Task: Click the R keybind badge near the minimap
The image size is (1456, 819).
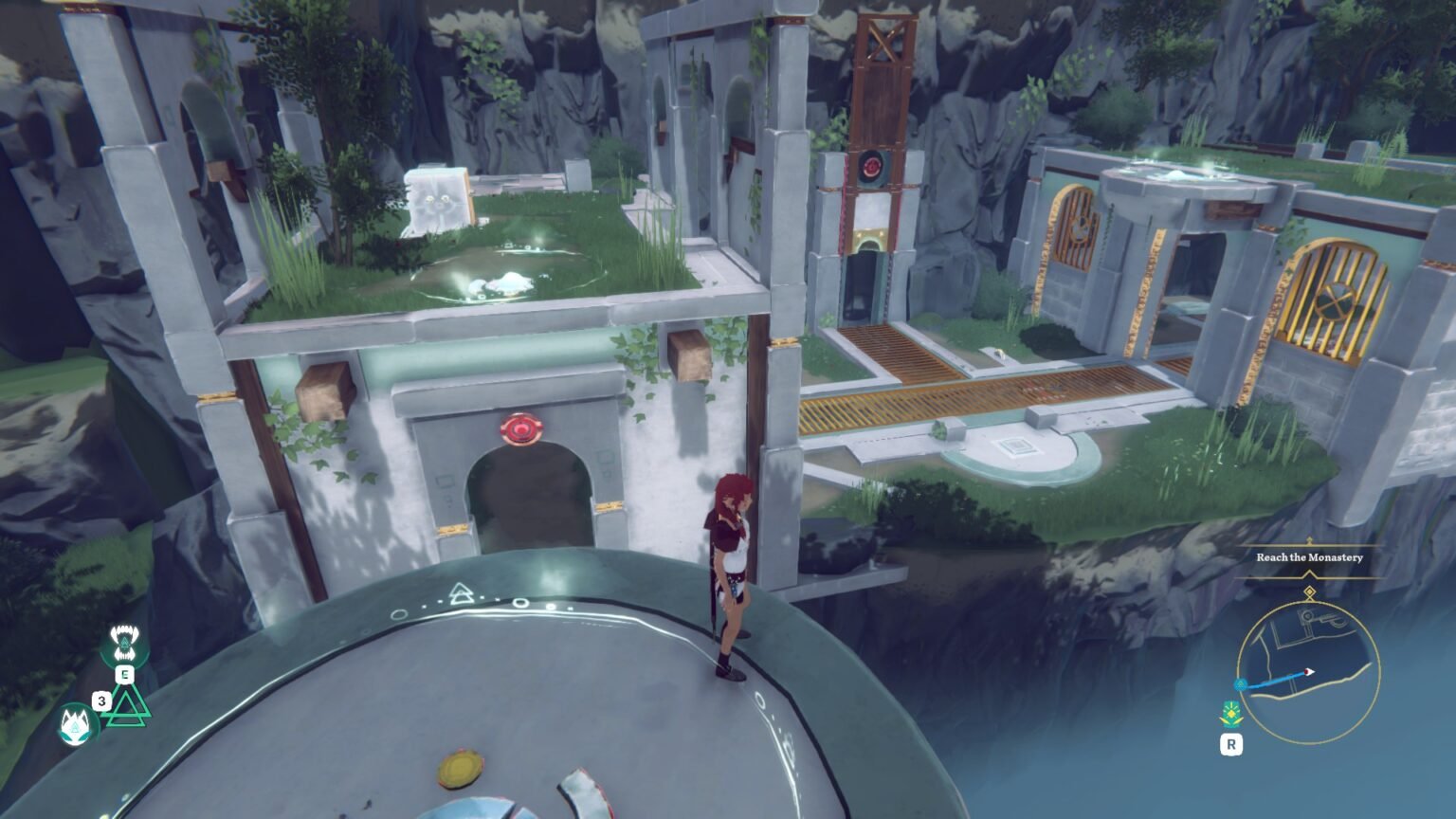Action: coord(1231,743)
